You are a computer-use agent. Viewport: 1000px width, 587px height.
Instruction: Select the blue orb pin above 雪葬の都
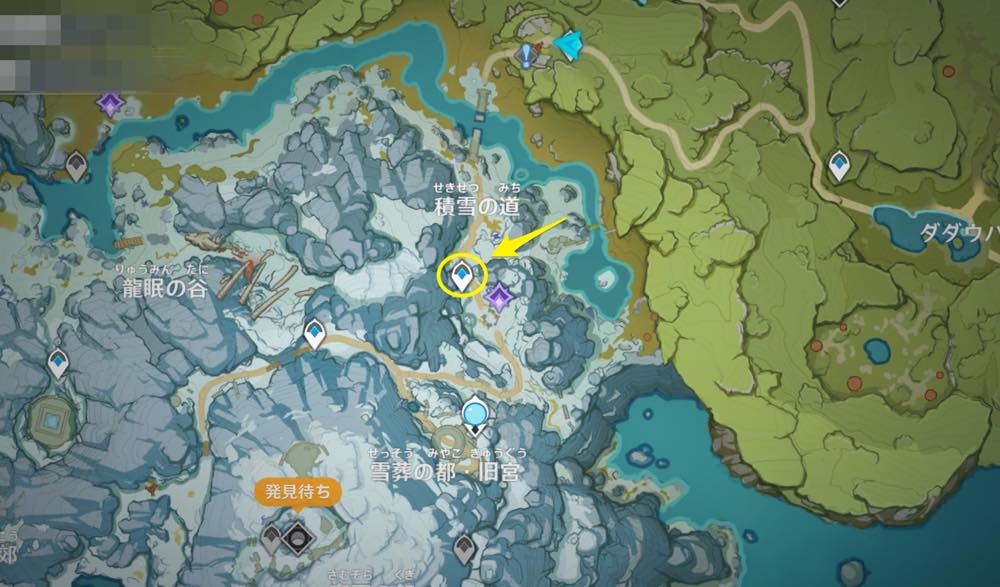pos(475,411)
